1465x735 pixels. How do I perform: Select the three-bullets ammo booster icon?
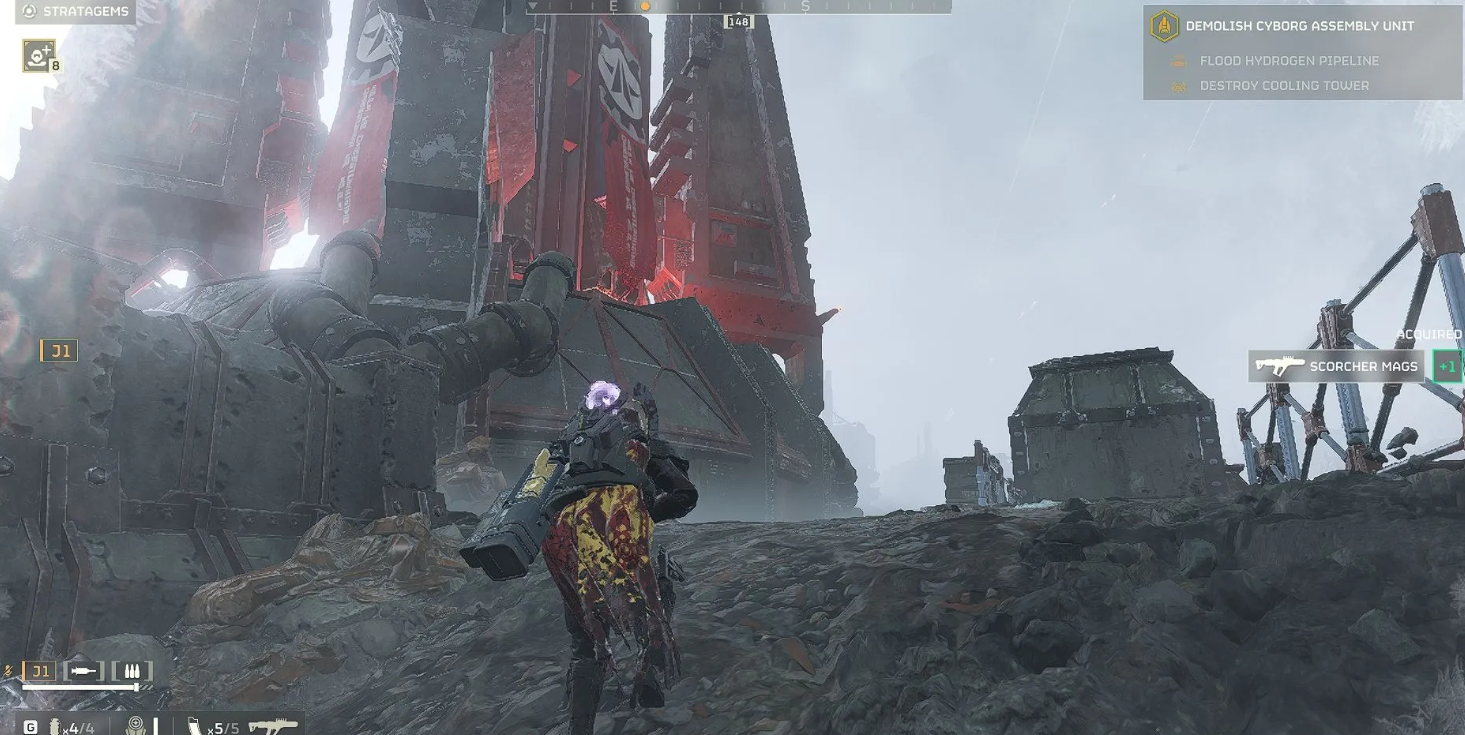click(x=132, y=671)
